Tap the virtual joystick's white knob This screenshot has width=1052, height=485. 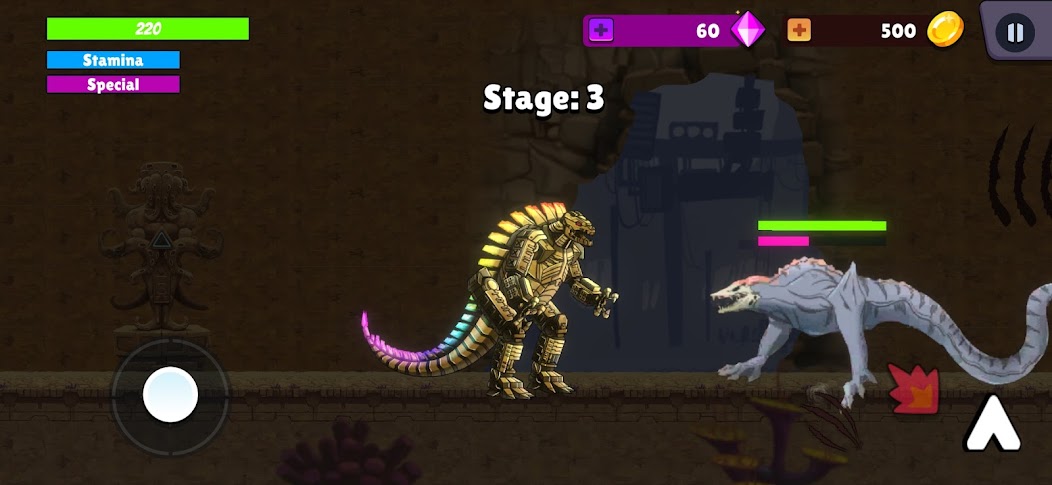[170, 394]
